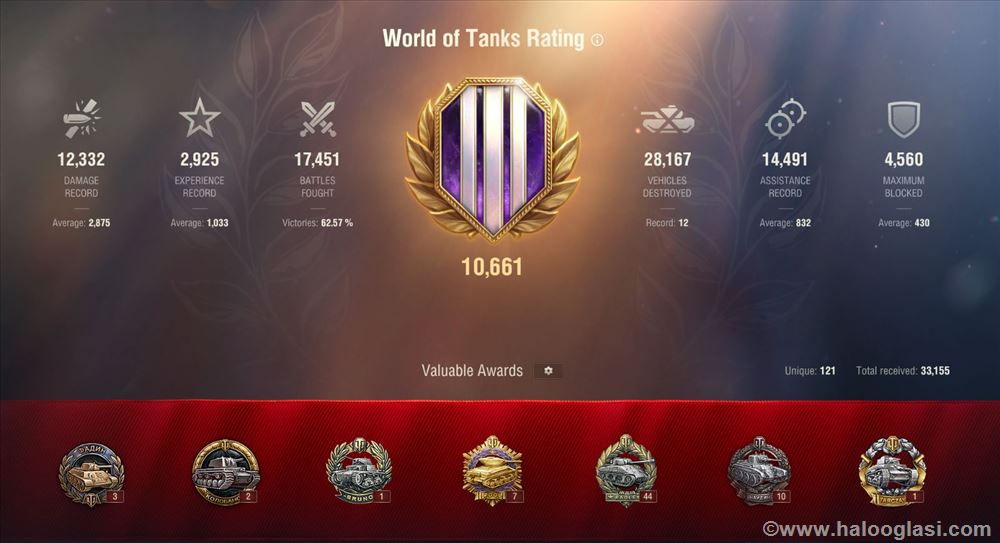This screenshot has height=543, width=1000.
Task: Select the medal awarded 44 times
Action: (625, 470)
